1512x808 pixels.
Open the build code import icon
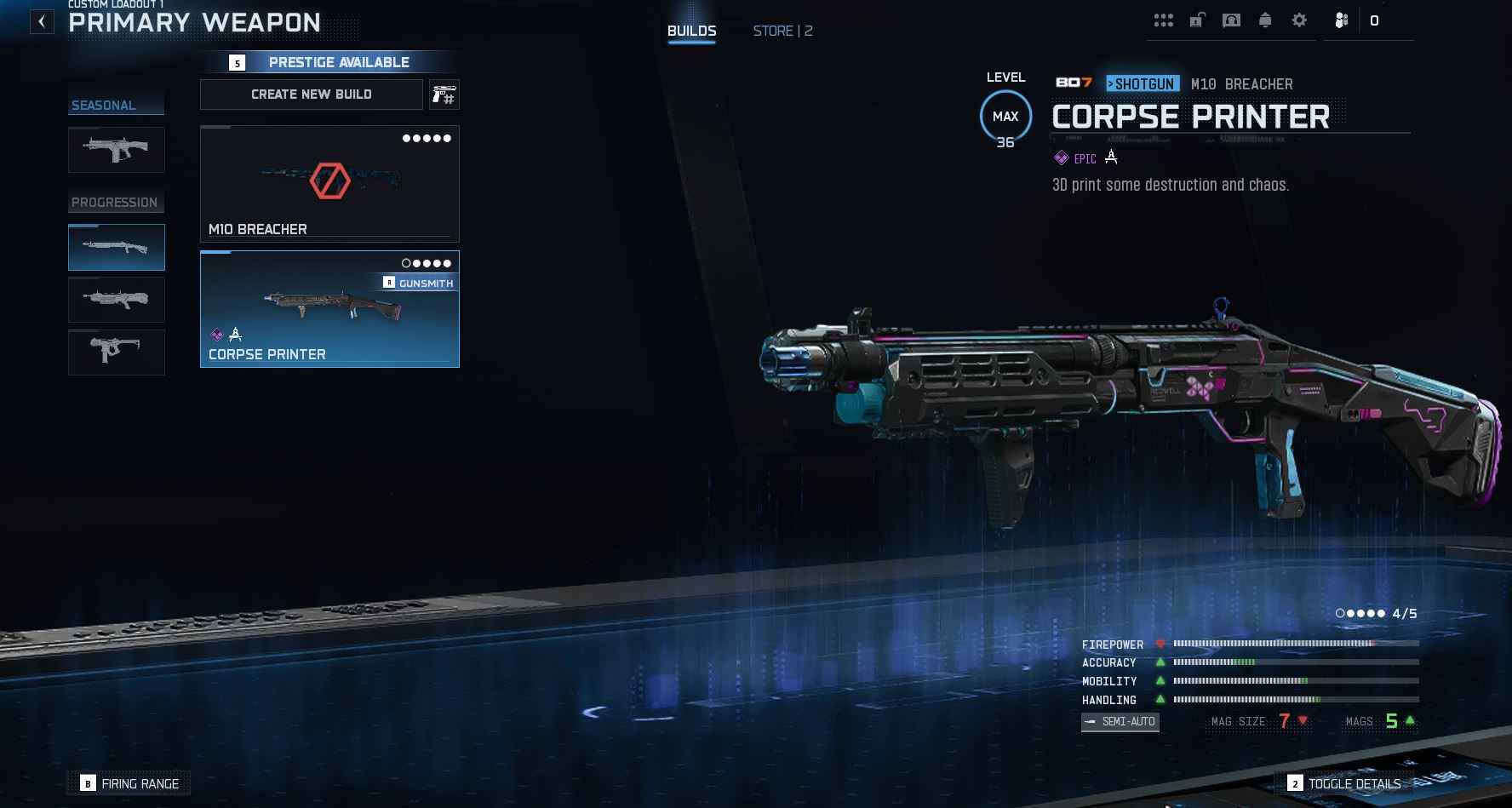pos(444,95)
